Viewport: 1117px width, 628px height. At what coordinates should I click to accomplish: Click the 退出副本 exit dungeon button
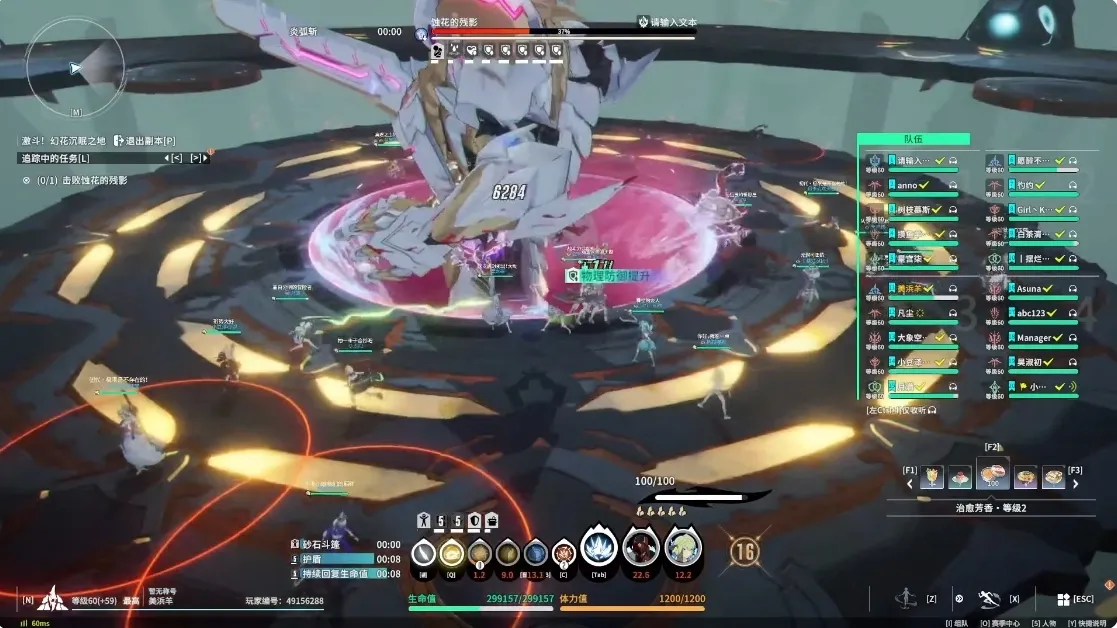tap(145, 141)
